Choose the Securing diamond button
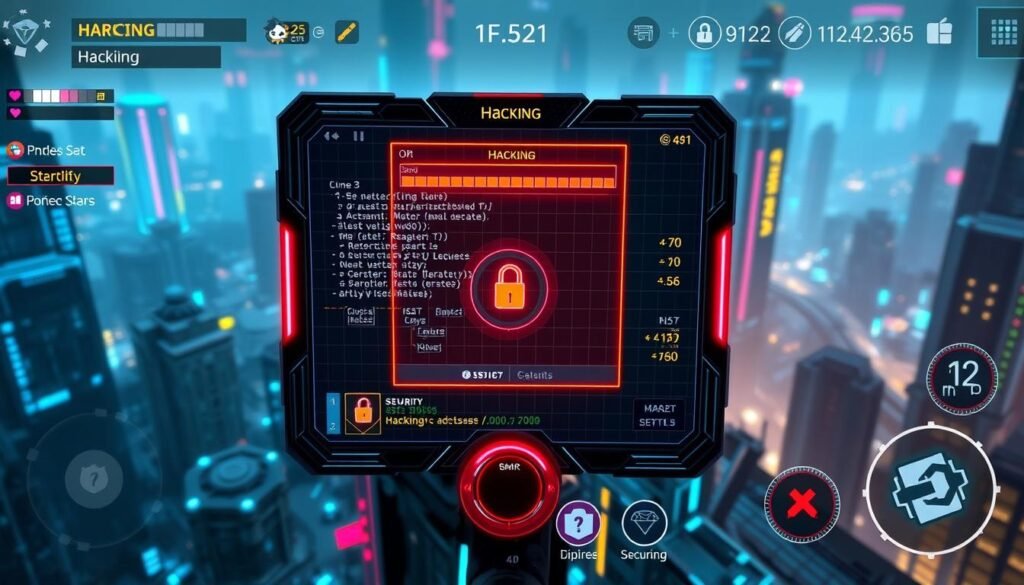The width and height of the screenshot is (1024, 585). coord(644,524)
